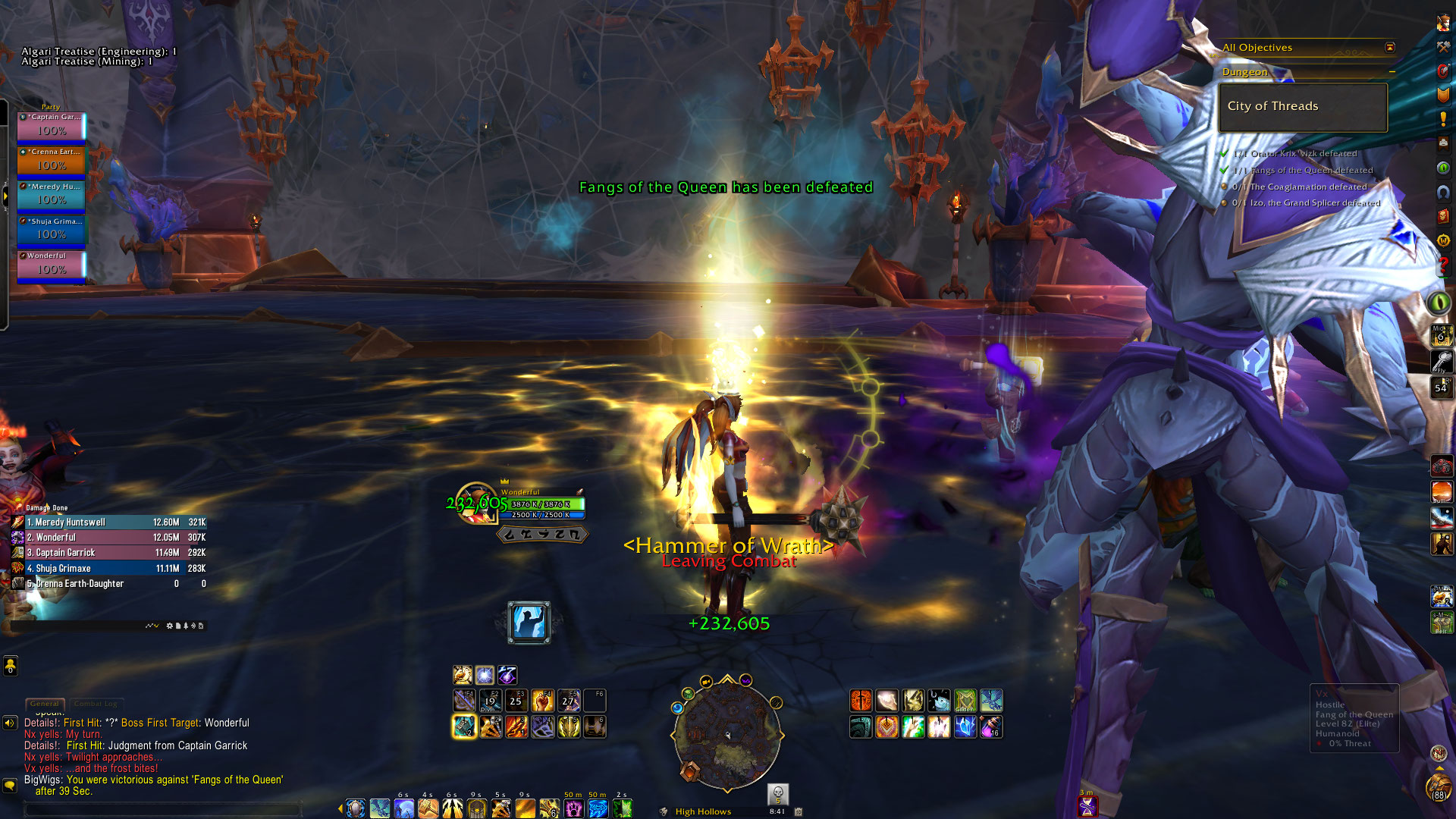
Task: Activate the highlighted ability in slot 1
Action: click(464, 727)
